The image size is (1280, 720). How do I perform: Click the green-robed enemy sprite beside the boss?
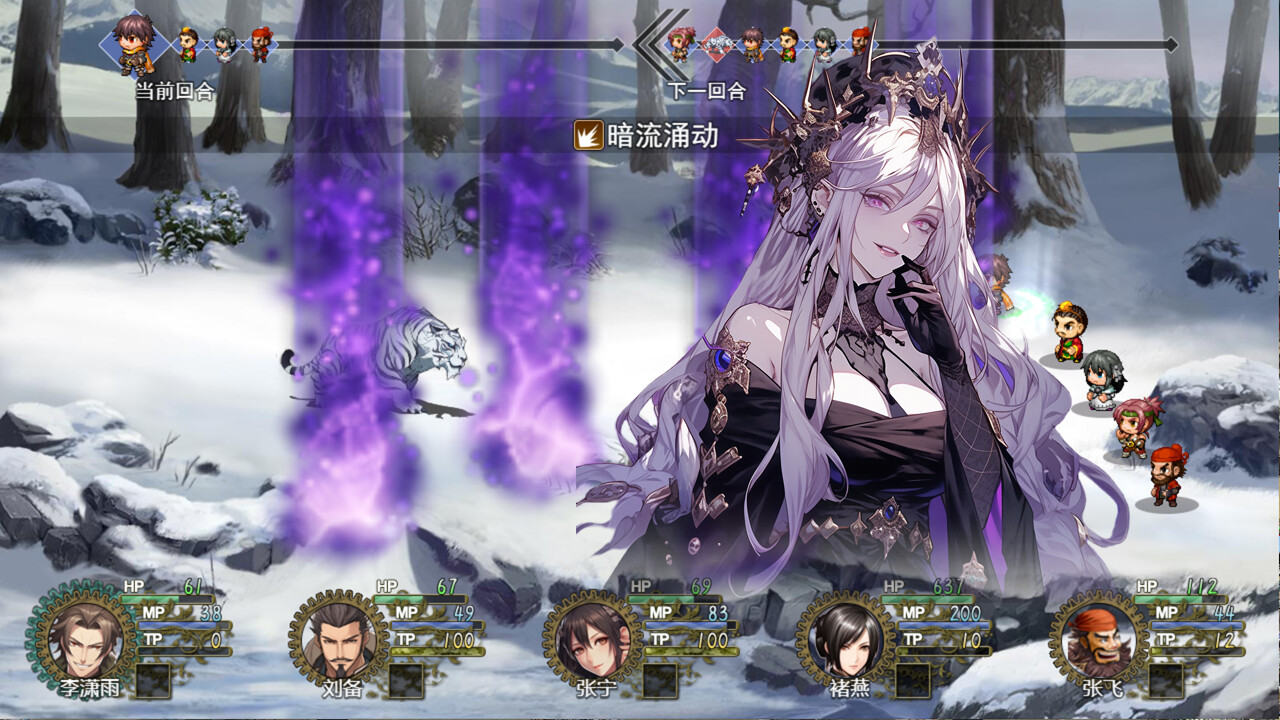[x=1069, y=330]
